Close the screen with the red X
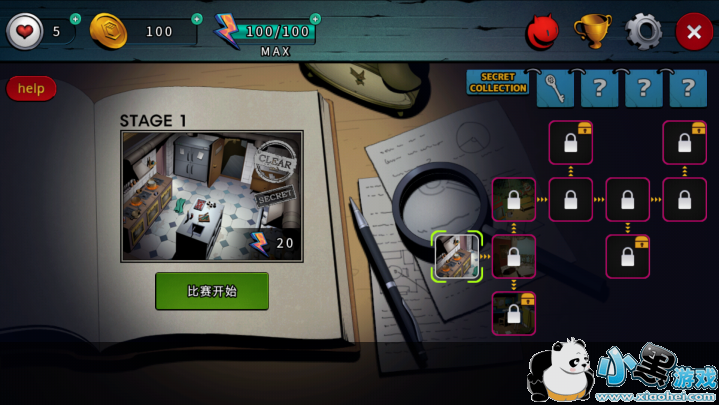 pos(694,31)
